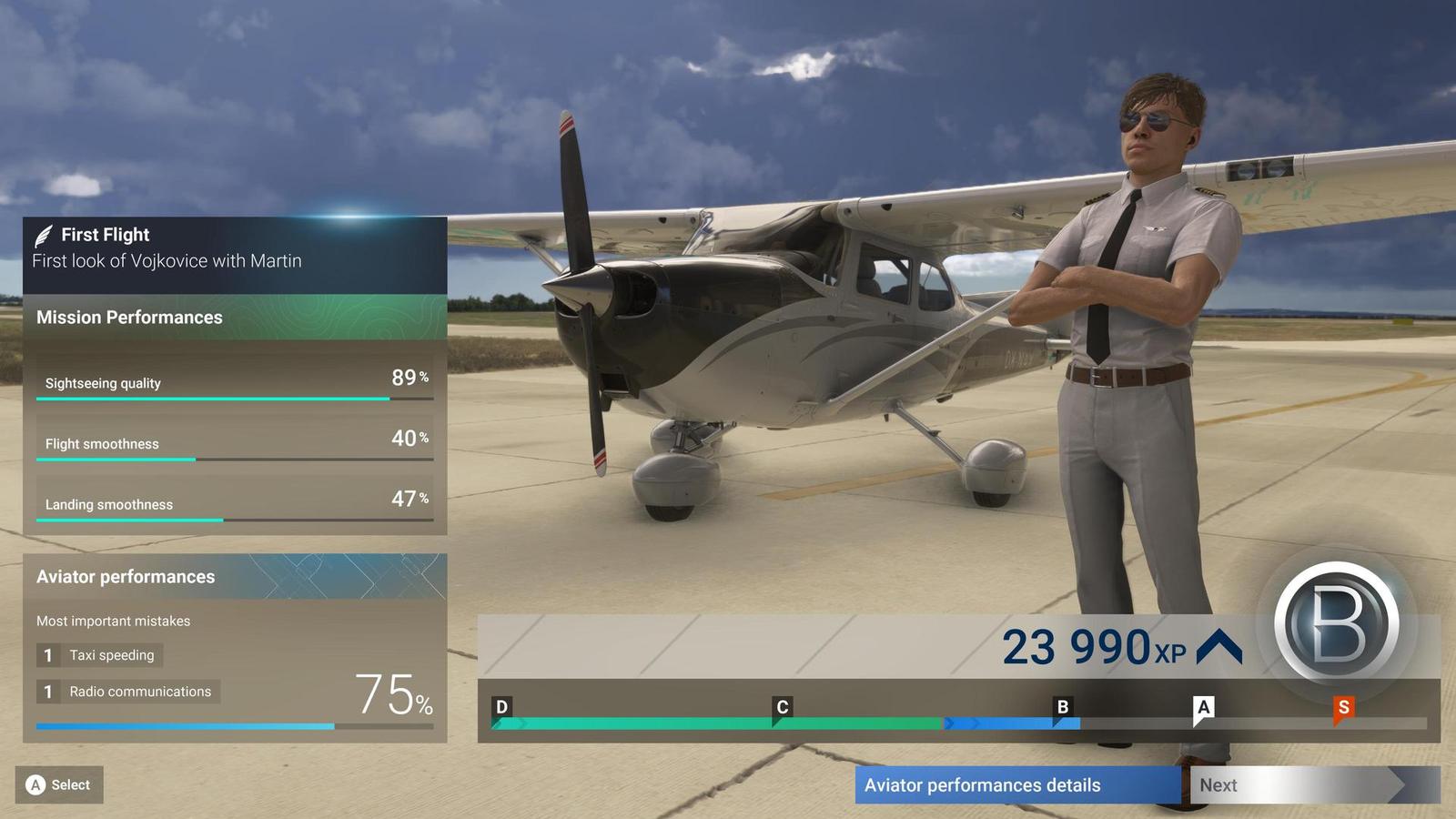Click the B rank marker on XP bar
This screenshot has width=1456, height=819.
tap(1060, 706)
